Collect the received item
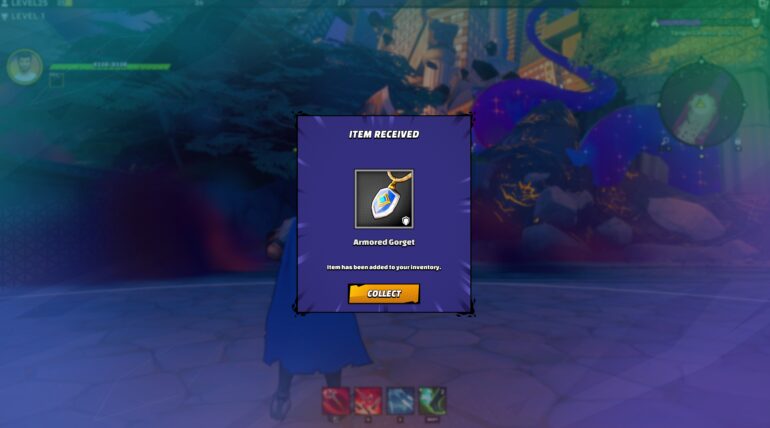The image size is (770, 428). click(384, 293)
